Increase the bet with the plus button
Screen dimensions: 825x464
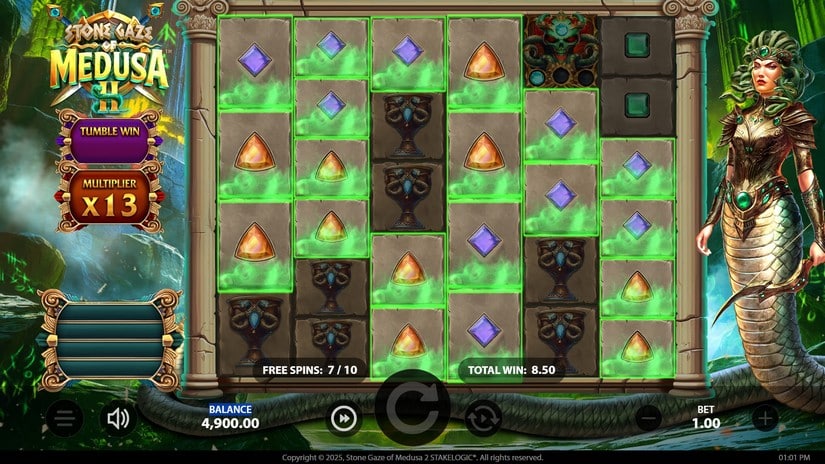[765, 419]
